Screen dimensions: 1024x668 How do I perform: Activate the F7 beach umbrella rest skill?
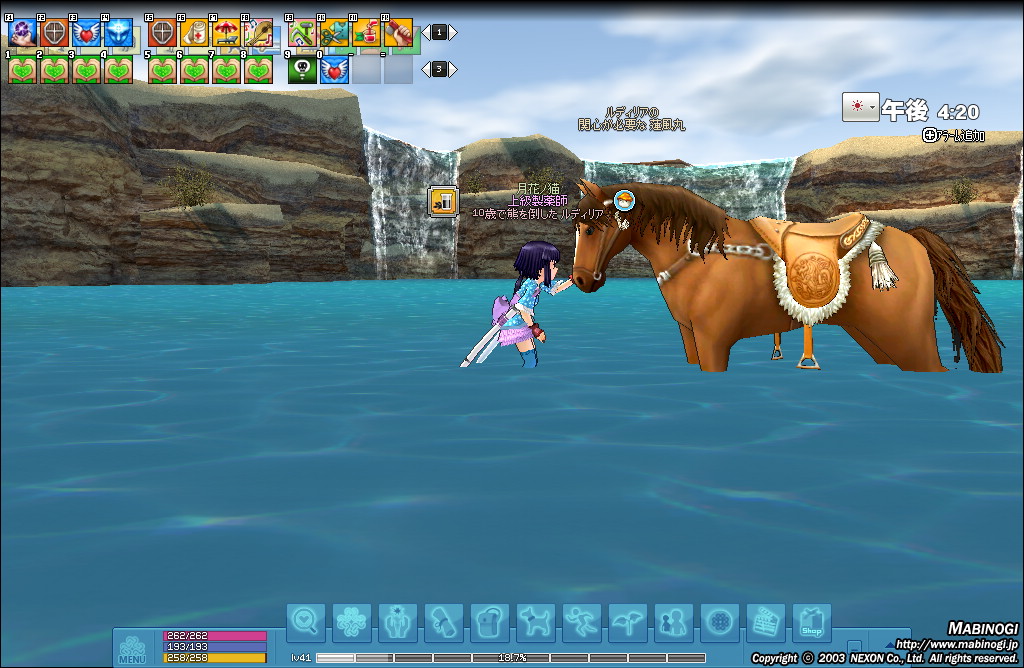[226, 33]
